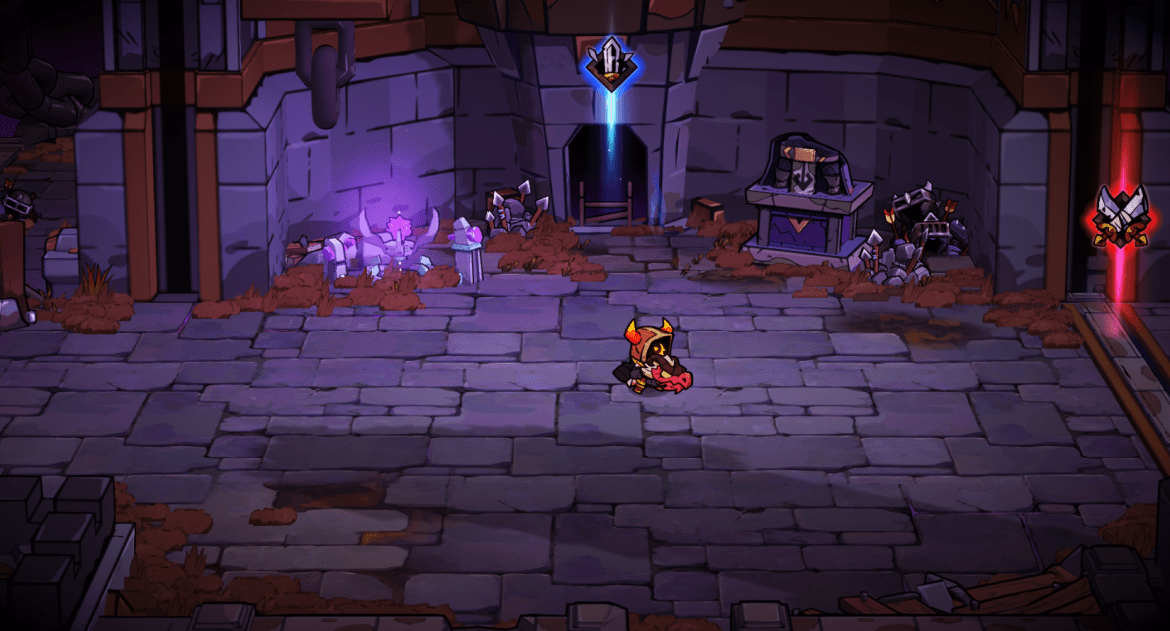Select the blue crystal doorway marker

point(609,63)
